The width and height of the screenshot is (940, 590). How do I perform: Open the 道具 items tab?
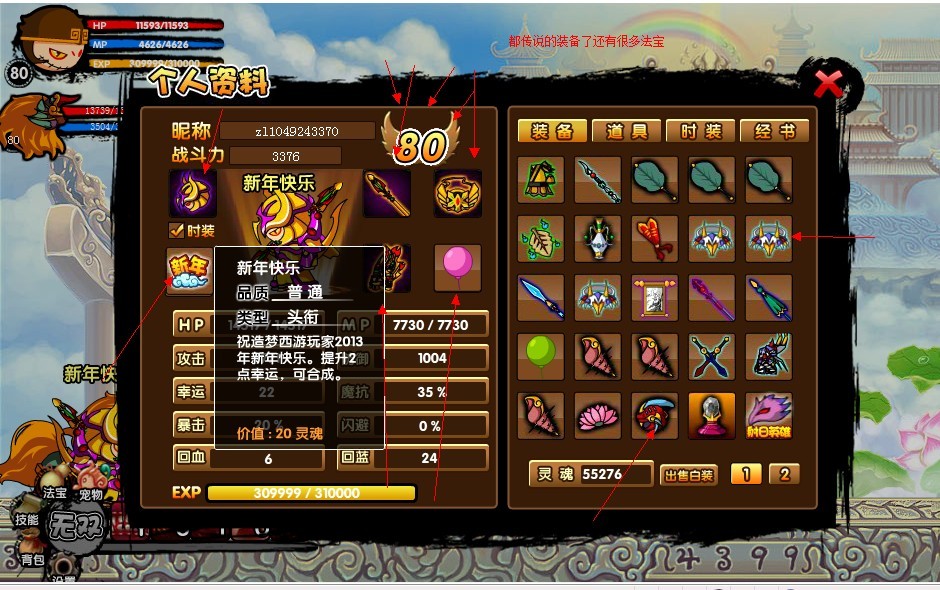tap(626, 131)
